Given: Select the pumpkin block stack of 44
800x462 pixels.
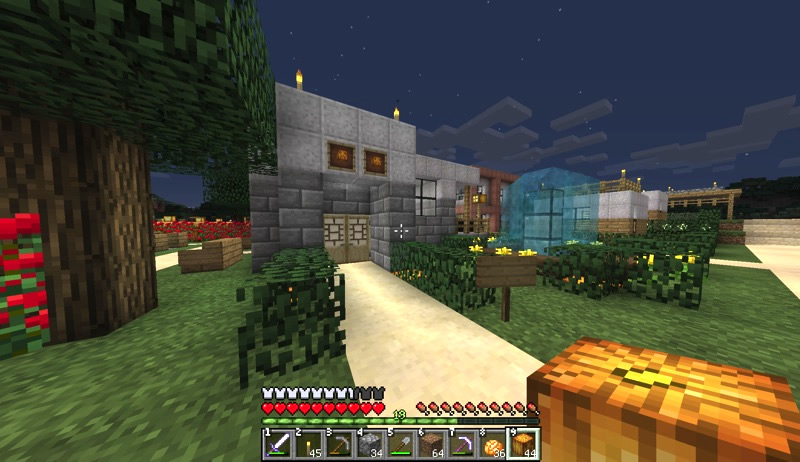Looking at the screenshot, I should pyautogui.click(x=524, y=443).
